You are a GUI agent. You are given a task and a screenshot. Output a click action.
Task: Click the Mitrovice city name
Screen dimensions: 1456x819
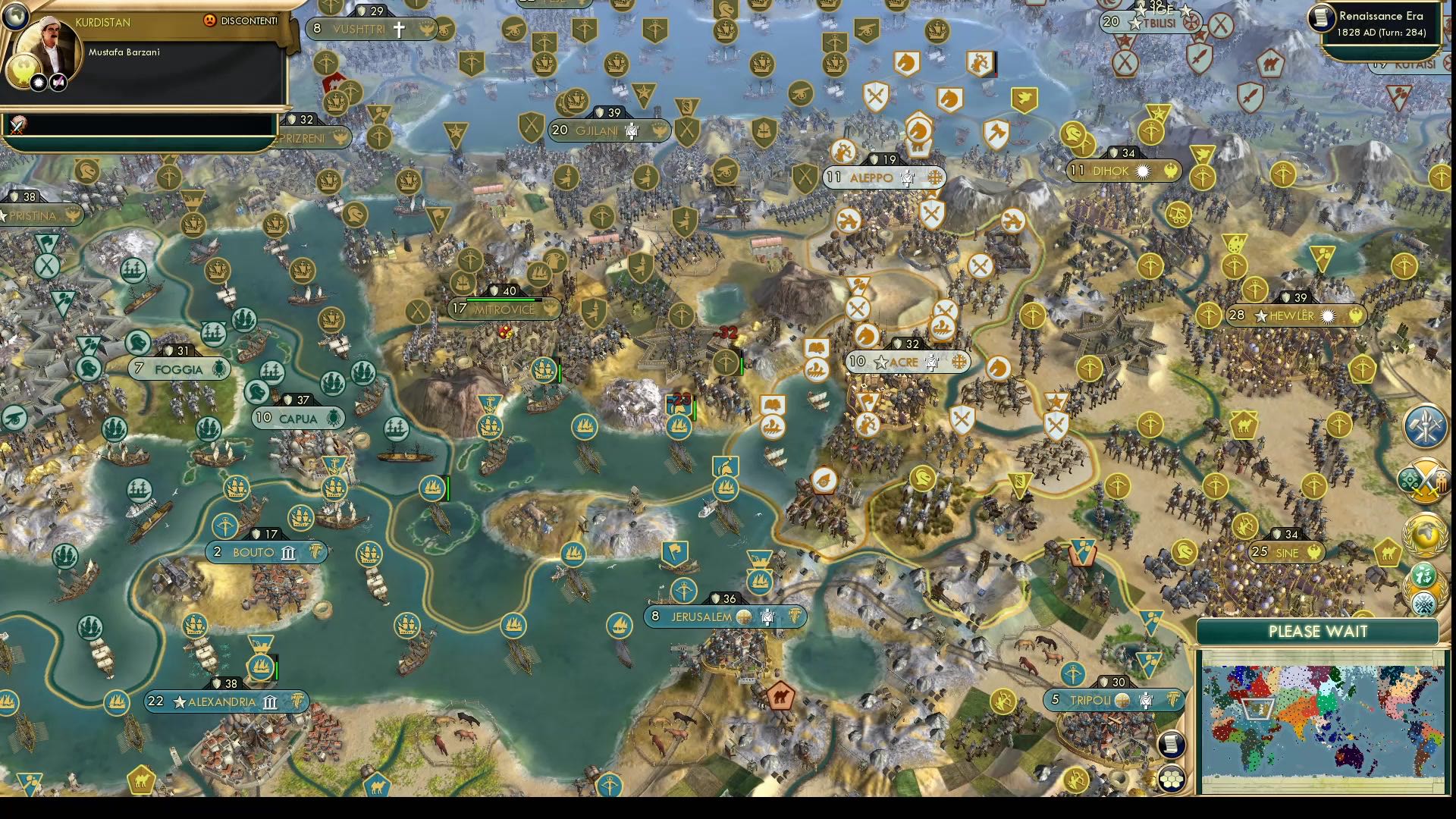pos(504,309)
